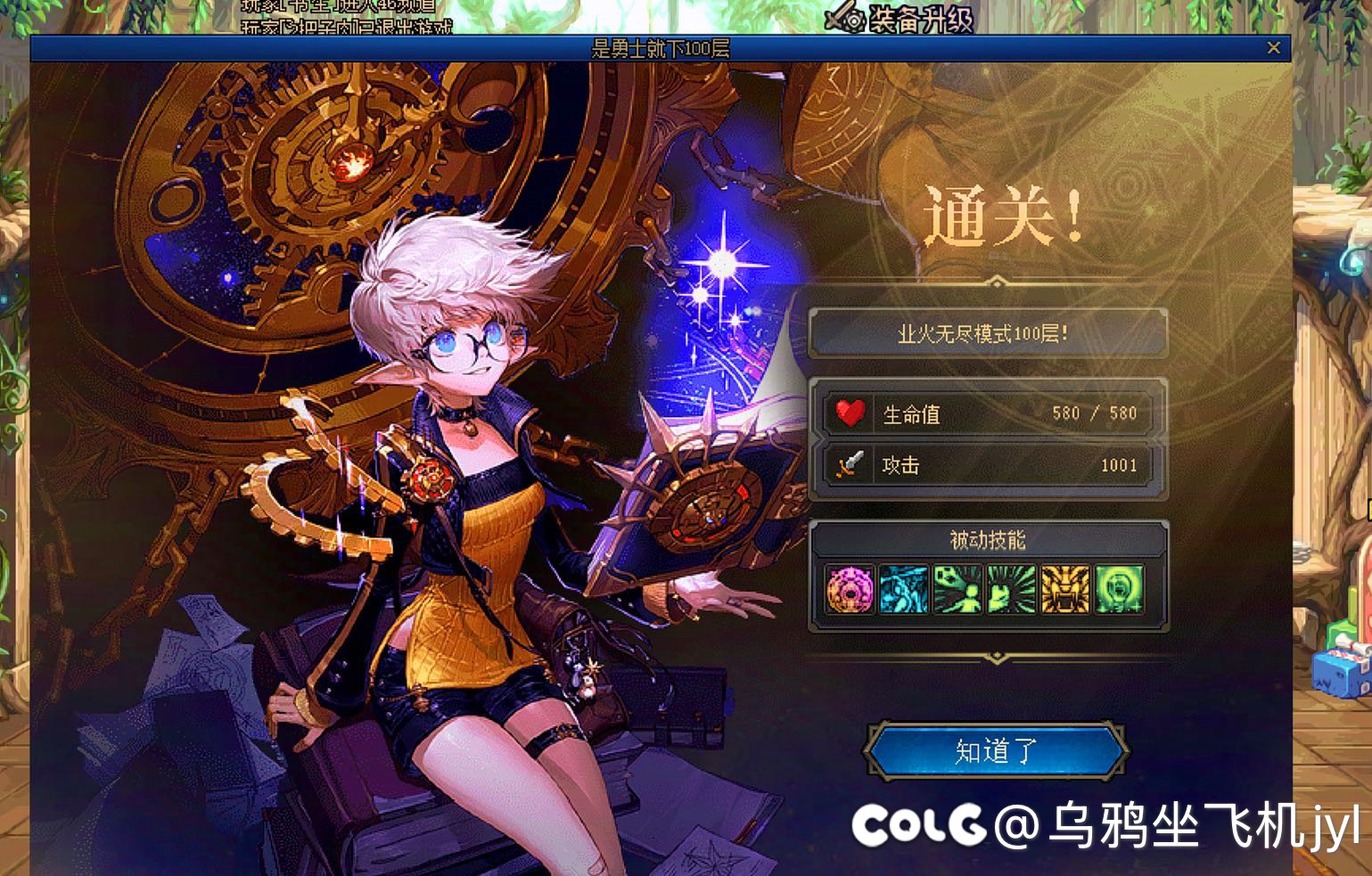
Task: Select the blue figure passive skill icon
Action: point(903,589)
